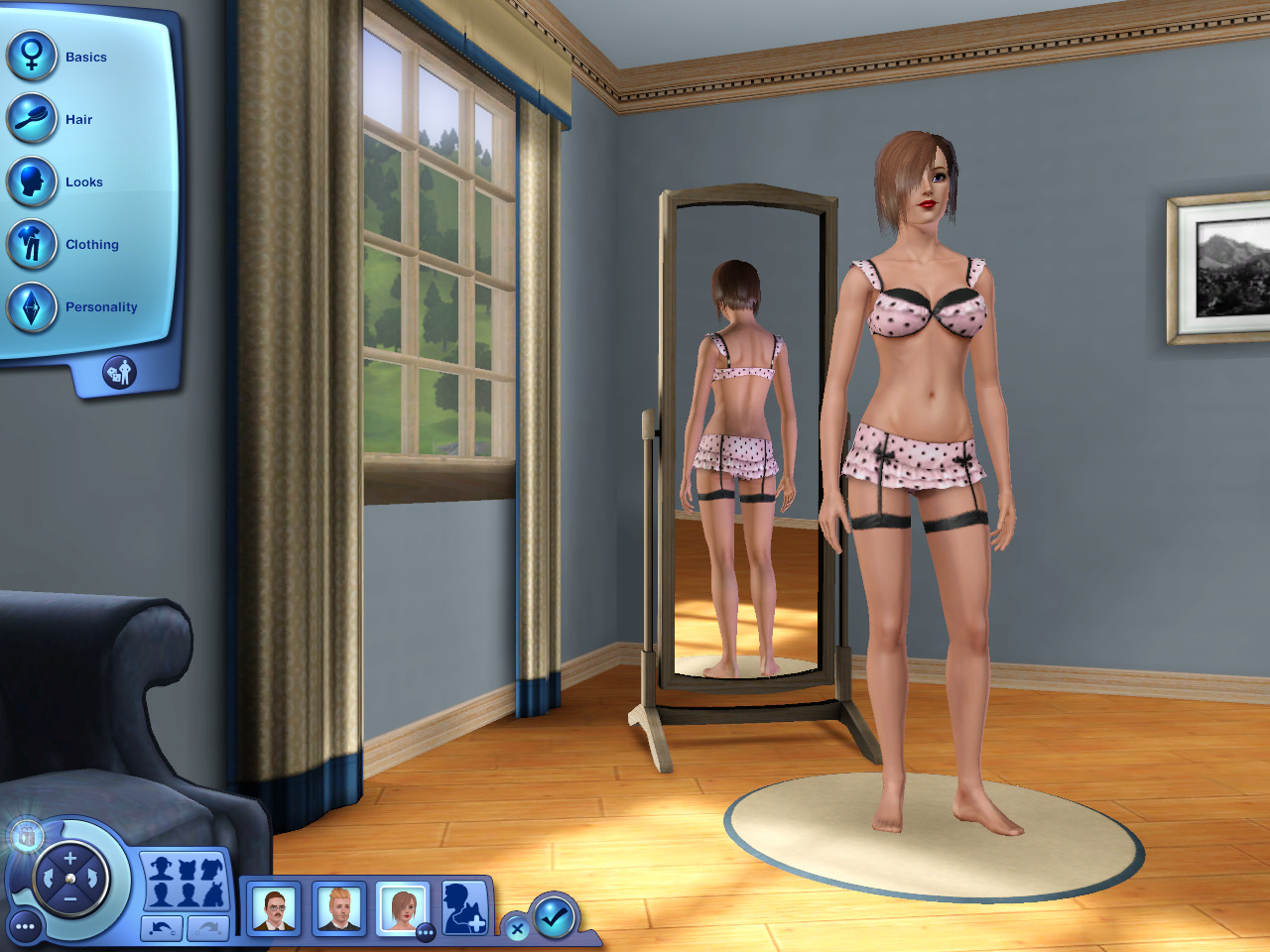Undo the last change

[162, 928]
